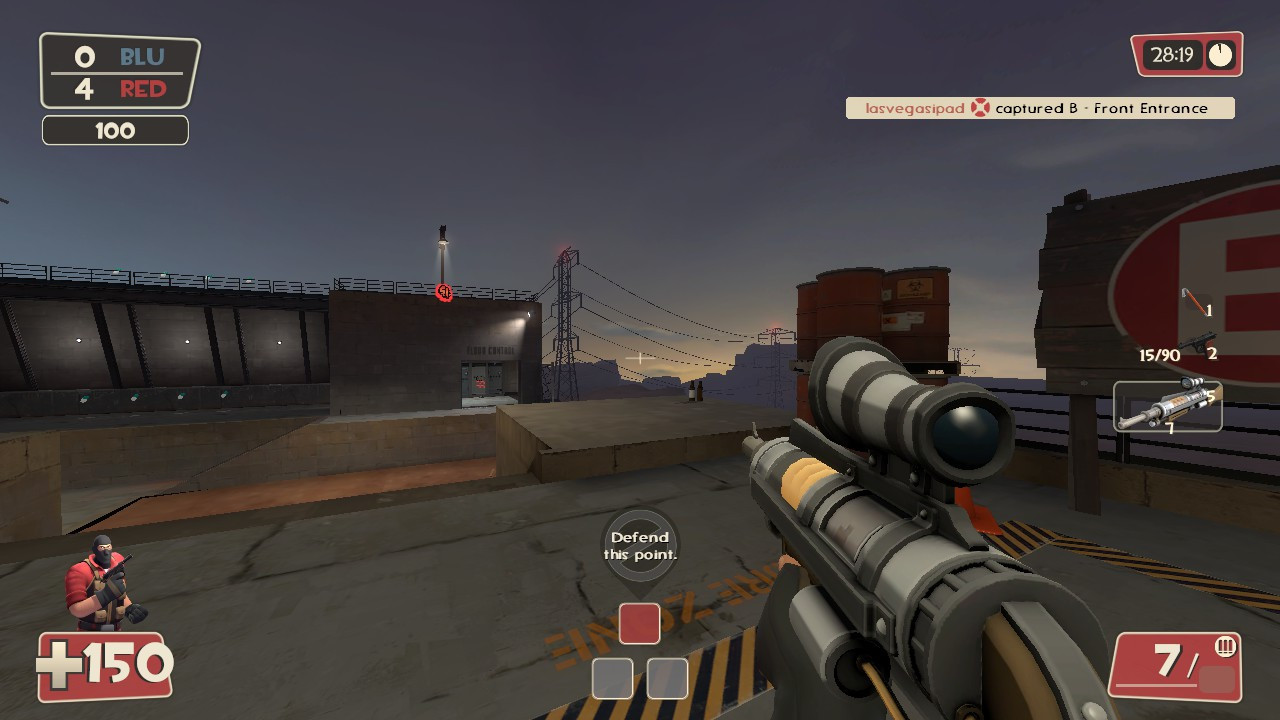
Task: Click the Defend this point objective bubble
Action: click(640, 546)
